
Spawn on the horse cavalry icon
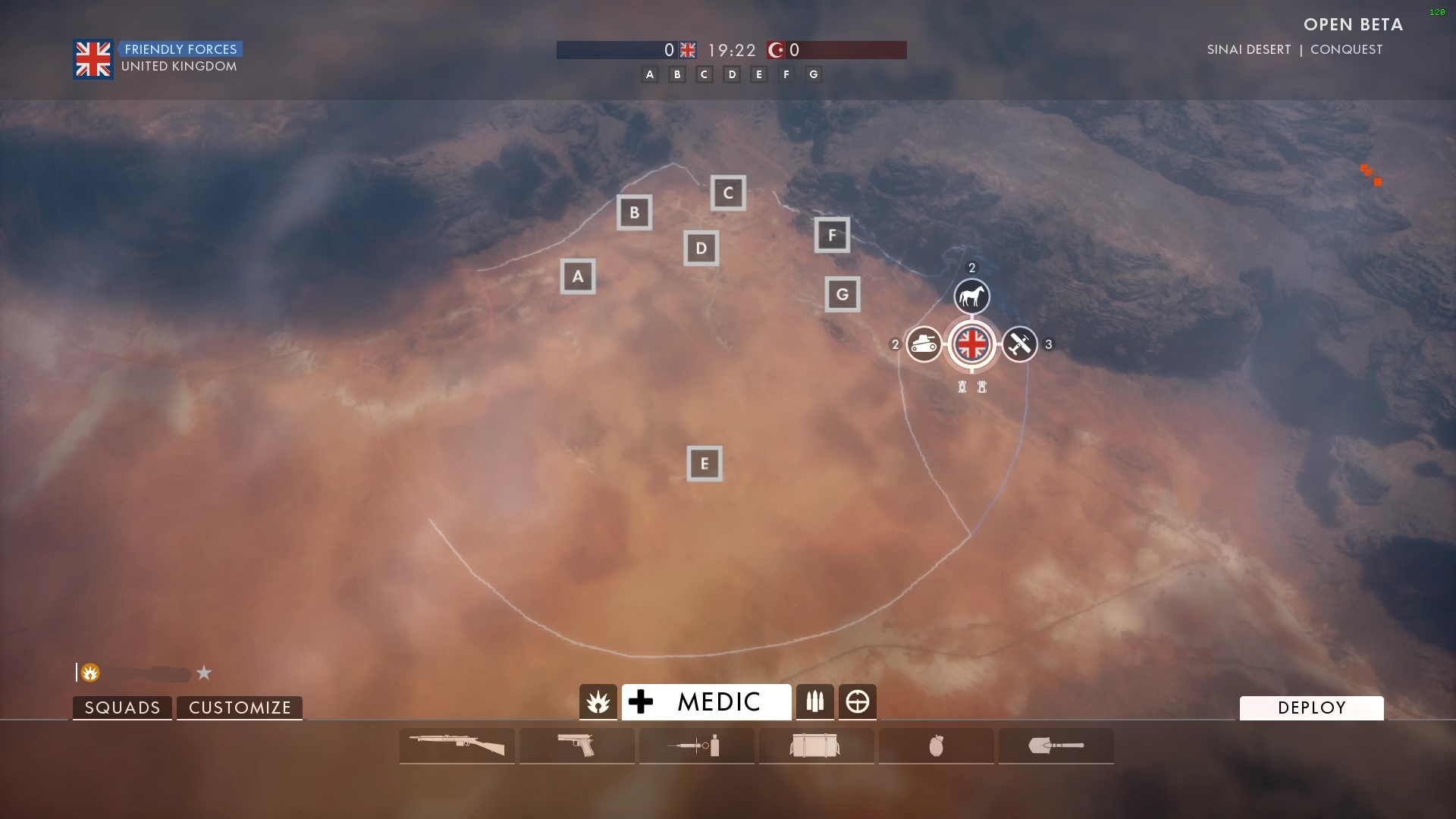click(x=971, y=297)
